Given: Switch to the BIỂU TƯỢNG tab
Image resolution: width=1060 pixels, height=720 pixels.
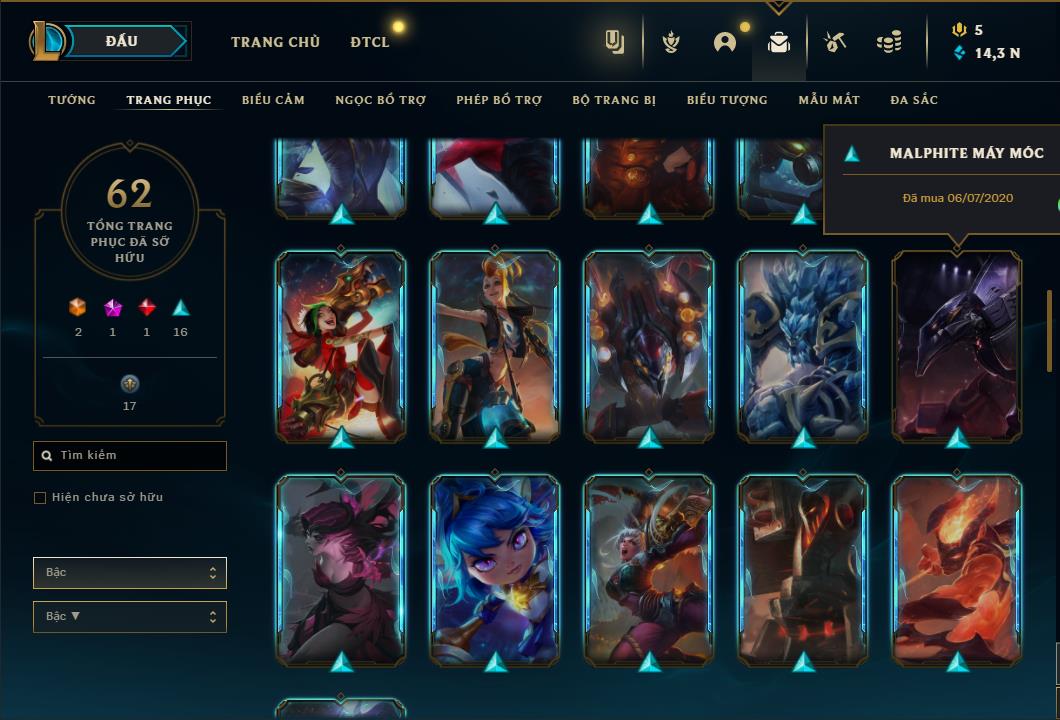Looking at the screenshot, I should point(727,100).
